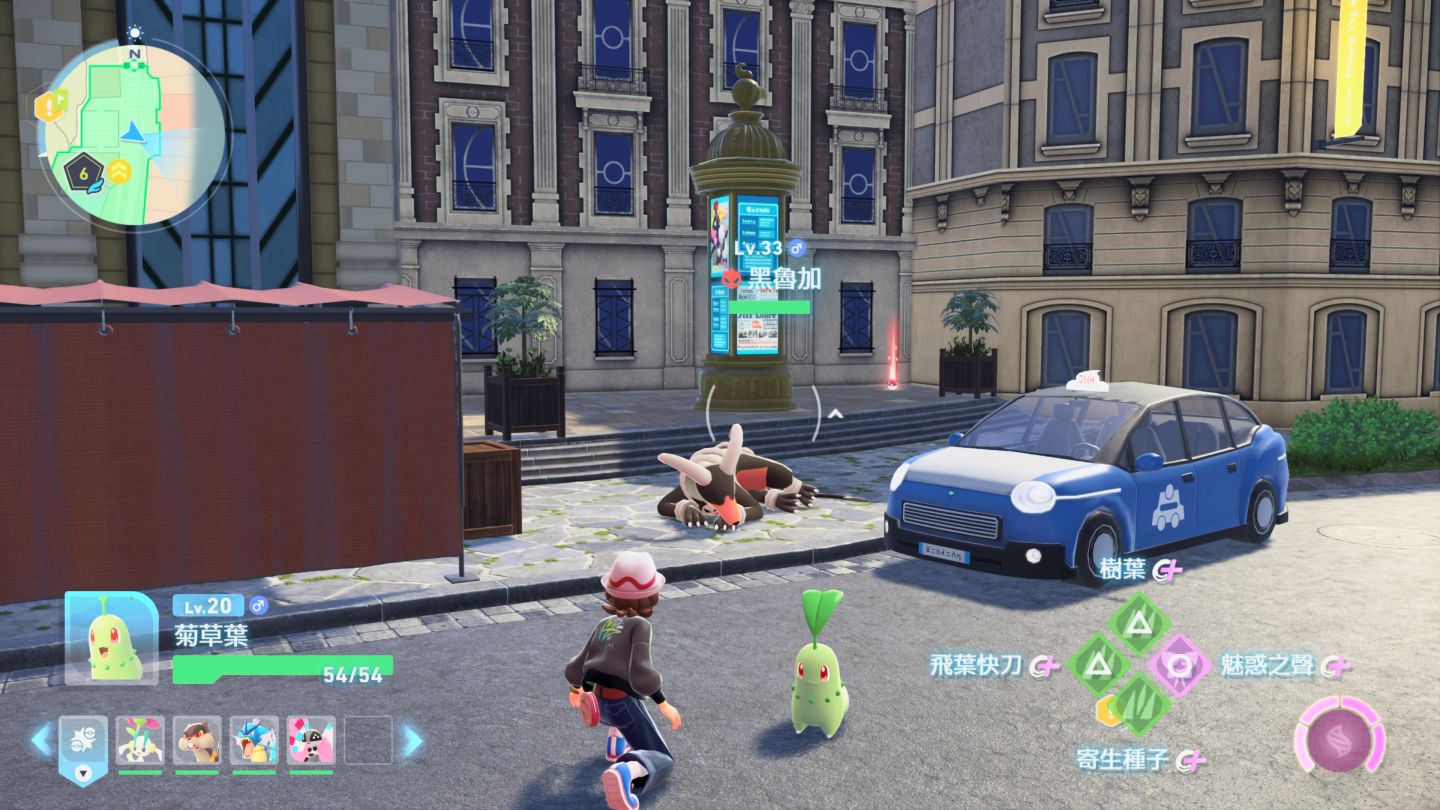Activate the 飛葉快刀 move icon

(x=1098, y=663)
